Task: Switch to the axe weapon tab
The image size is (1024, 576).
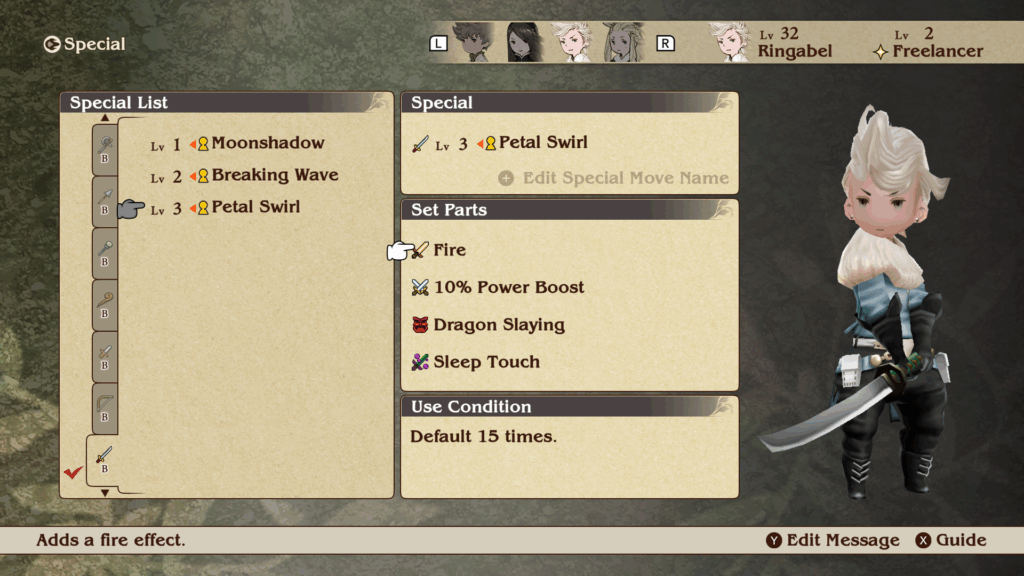Action: [105, 148]
